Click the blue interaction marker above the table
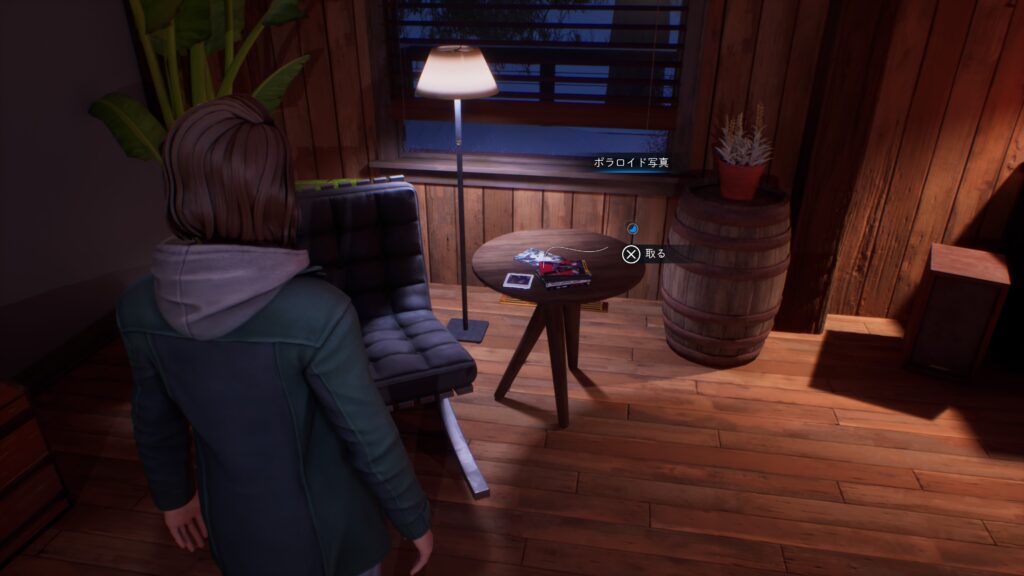 (631, 229)
